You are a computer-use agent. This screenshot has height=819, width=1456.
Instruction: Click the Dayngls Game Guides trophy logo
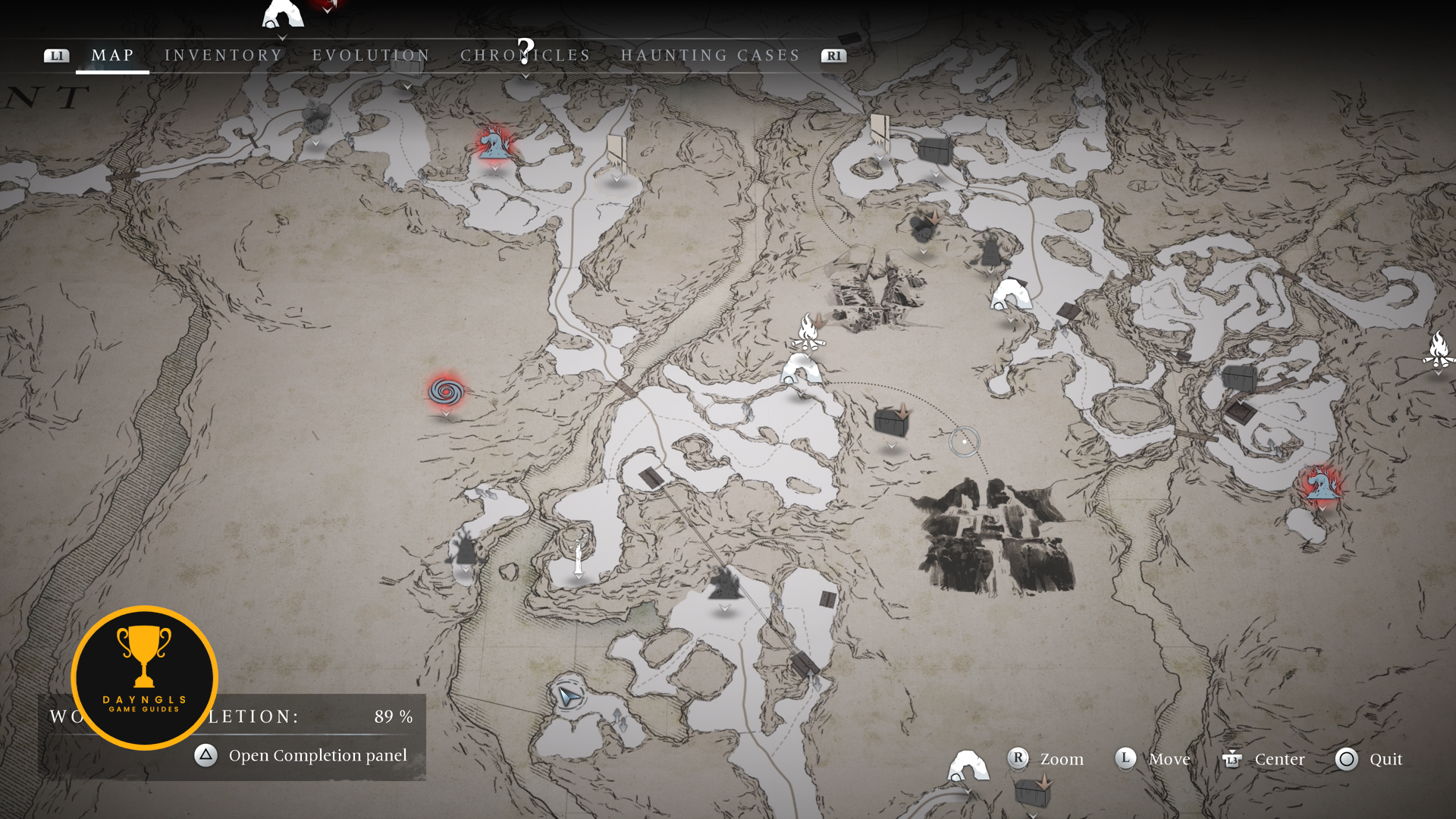(144, 677)
